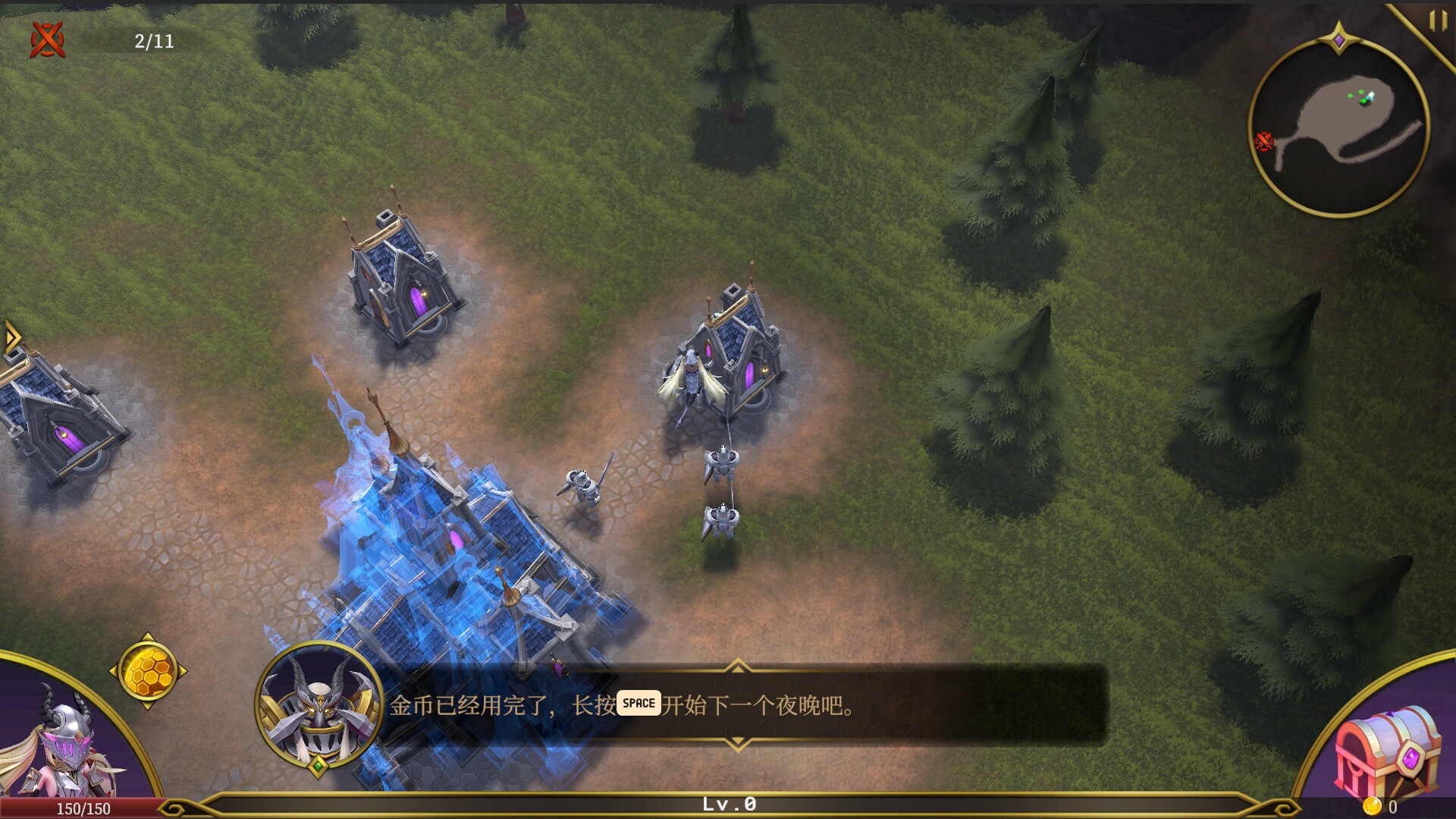Pause the game with the top-right button
This screenshot has width=1456, height=819.
[1437, 20]
